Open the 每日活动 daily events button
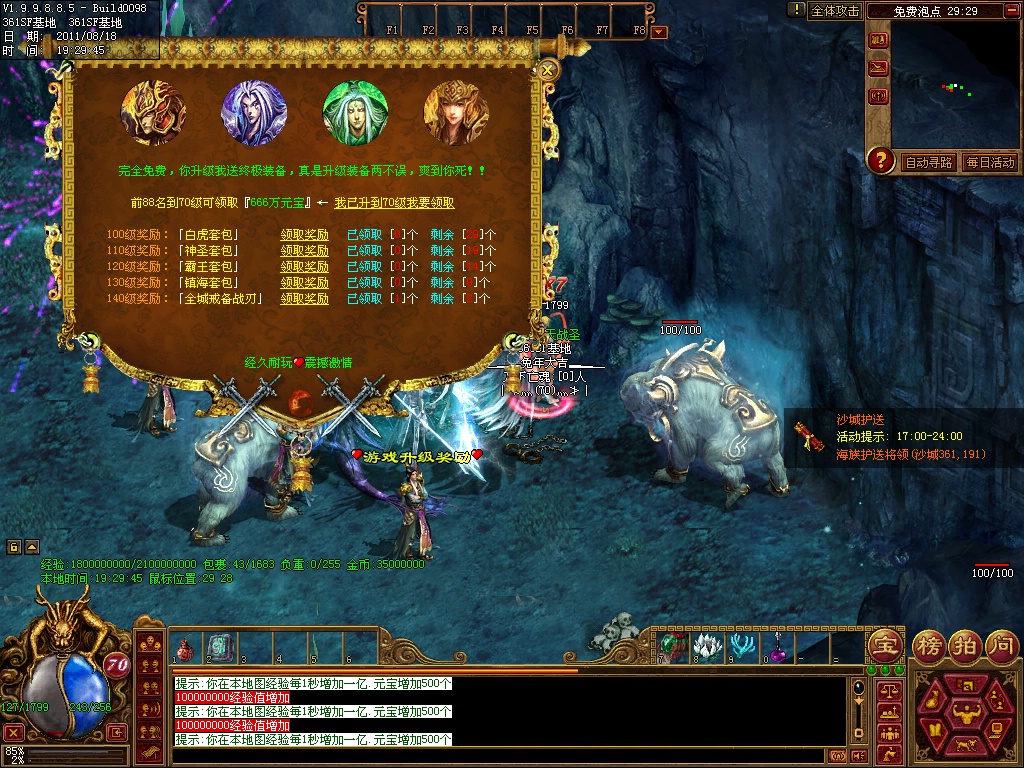The height and width of the screenshot is (768, 1024). pyautogui.click(x=989, y=162)
